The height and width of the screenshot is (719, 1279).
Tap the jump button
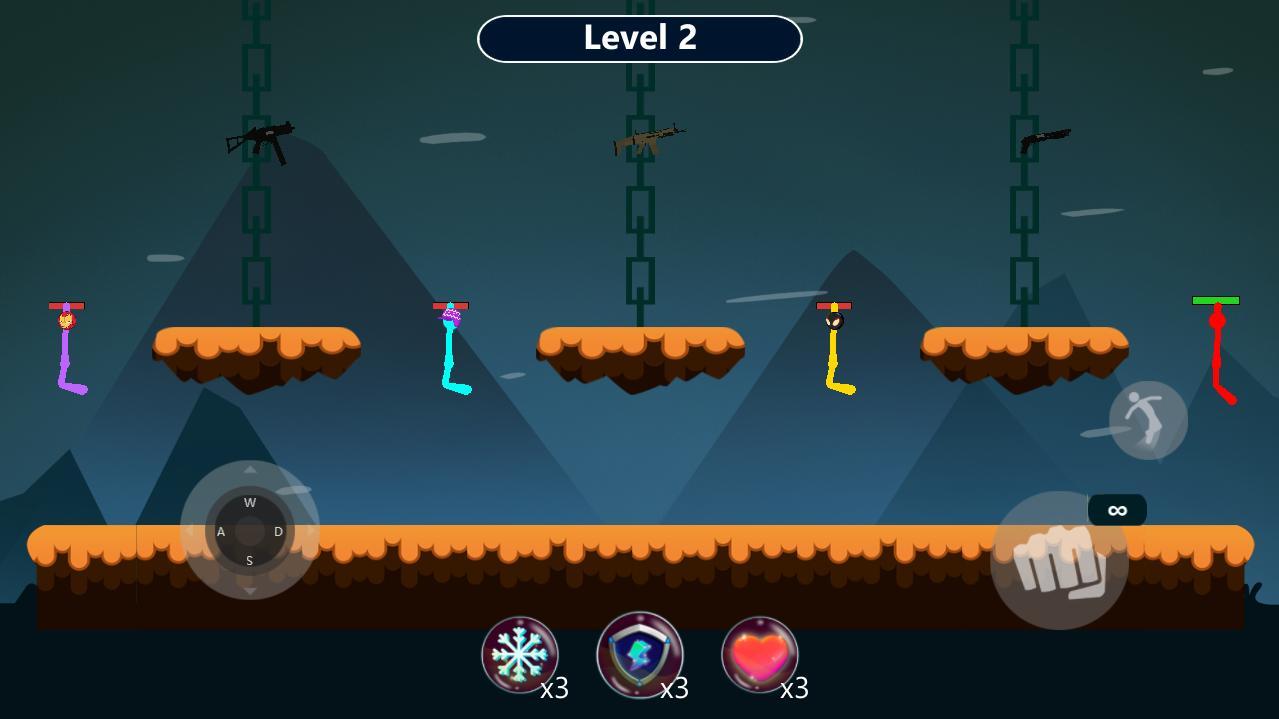click(1148, 420)
